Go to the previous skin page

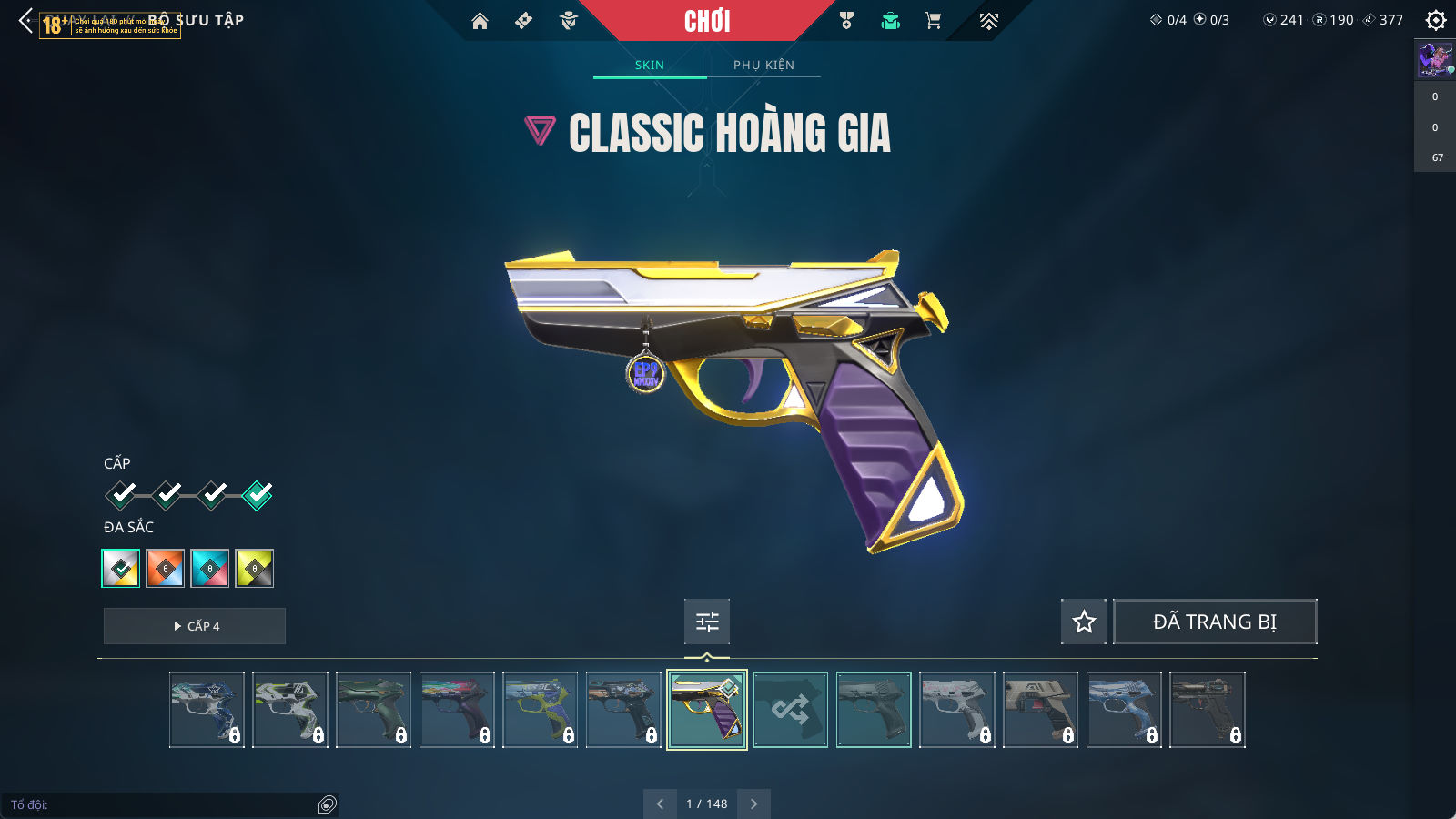coord(660,804)
